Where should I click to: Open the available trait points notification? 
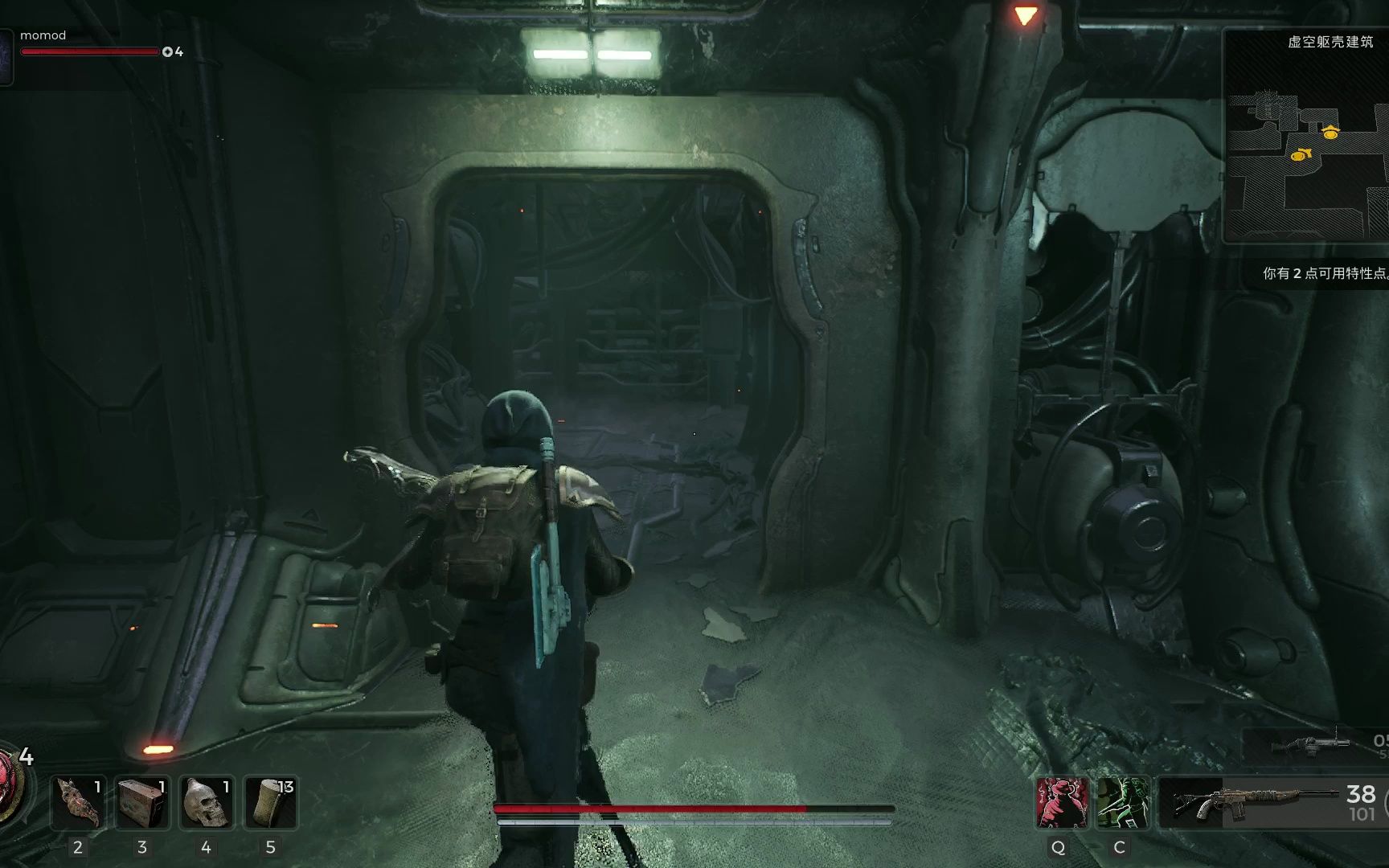[1324, 273]
